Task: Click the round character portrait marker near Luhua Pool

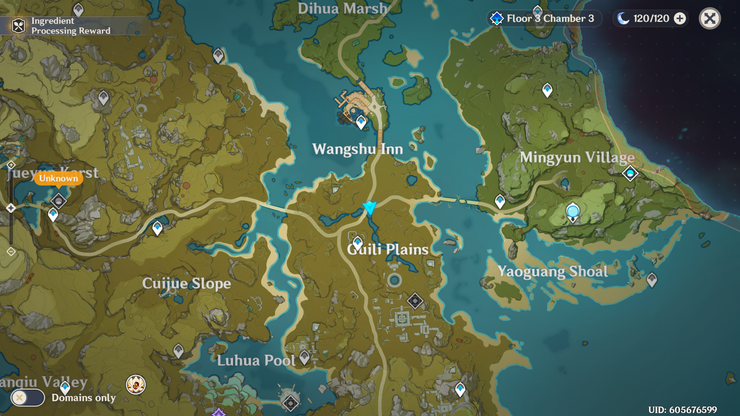Action: (x=134, y=384)
